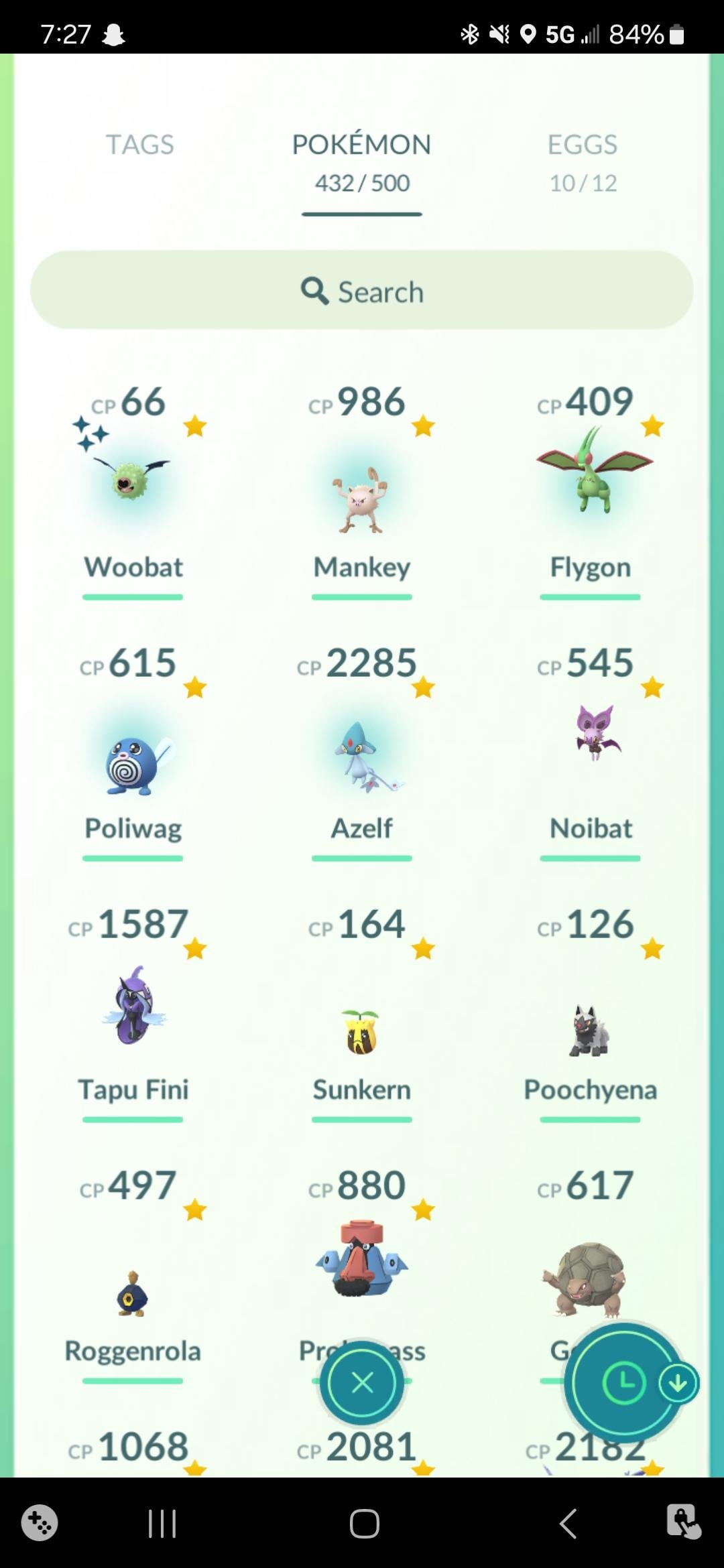Open the sort menu clock button
The width and height of the screenshot is (724, 1568).
pyautogui.click(x=623, y=1382)
